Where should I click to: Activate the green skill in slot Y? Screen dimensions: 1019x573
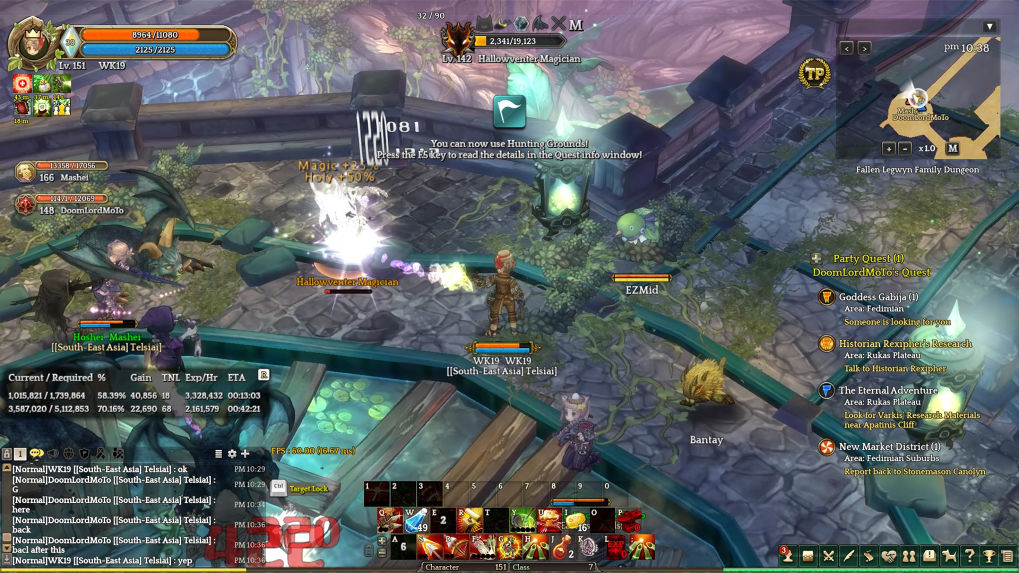(524, 521)
